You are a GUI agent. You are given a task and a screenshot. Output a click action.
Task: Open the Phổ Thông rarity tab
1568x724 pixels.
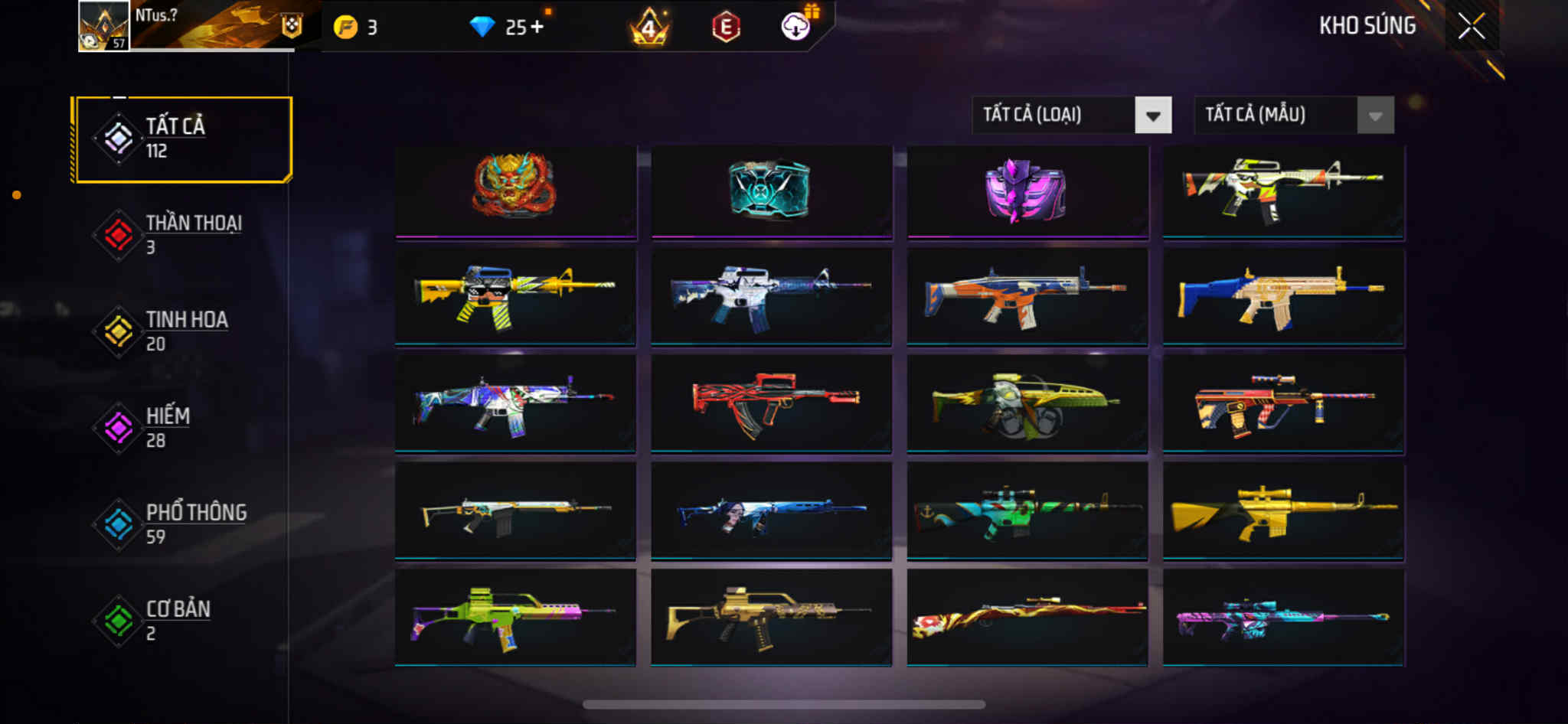click(x=183, y=524)
